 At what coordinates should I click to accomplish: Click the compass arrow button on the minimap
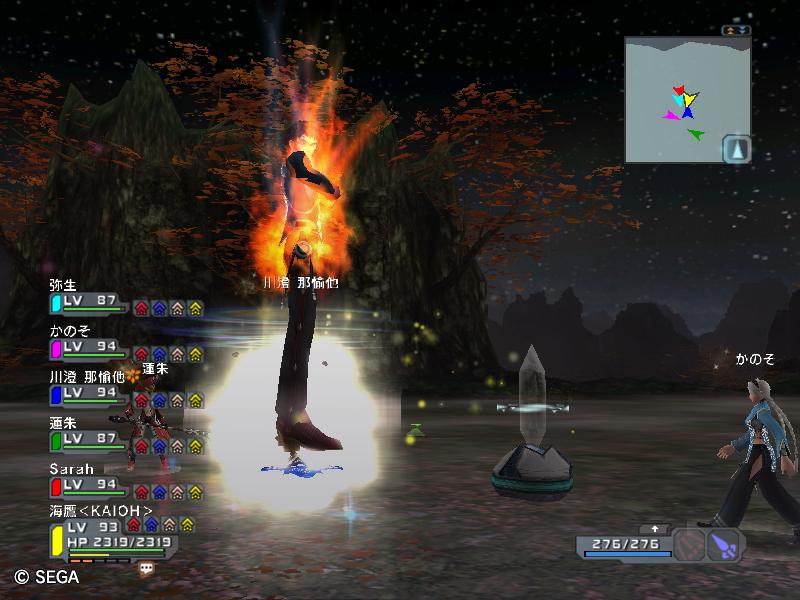[x=736, y=149]
